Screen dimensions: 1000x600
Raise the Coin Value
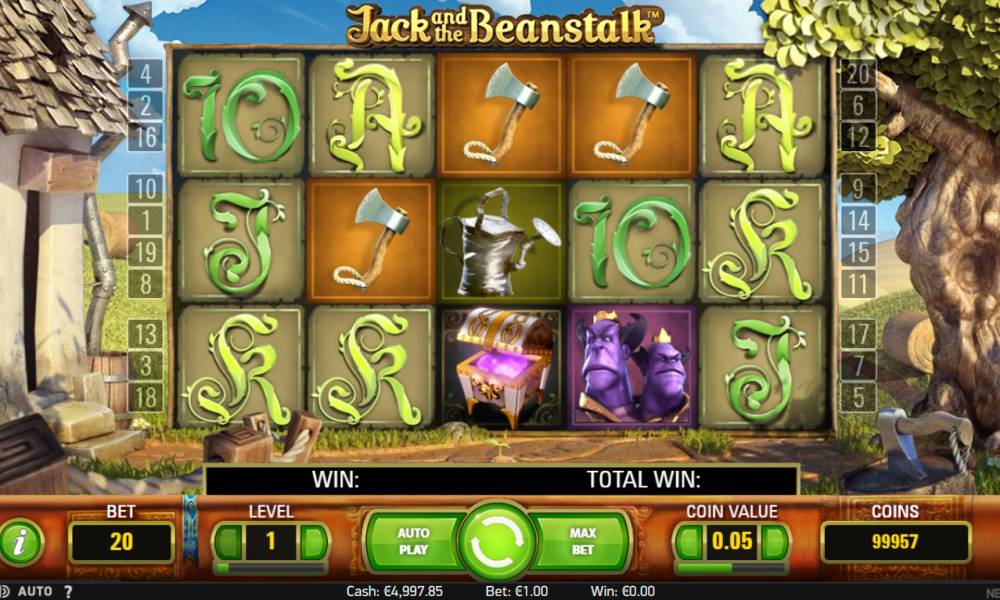click(x=774, y=543)
